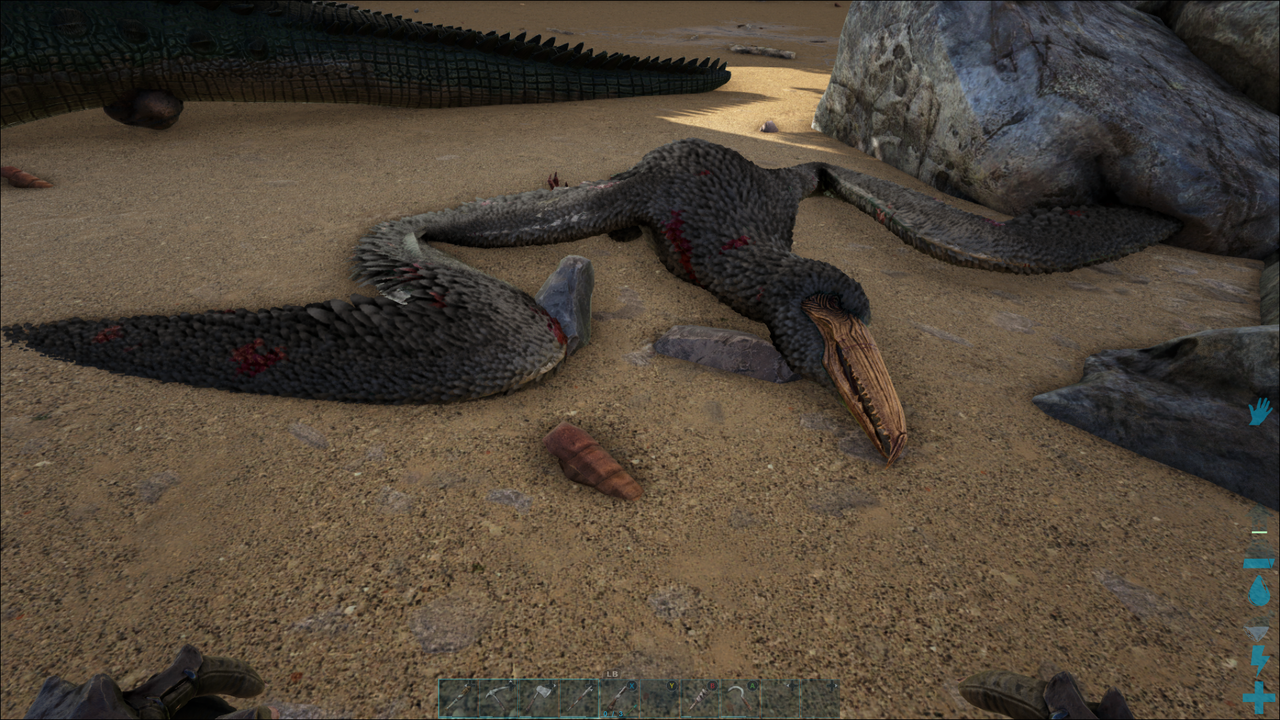The image size is (1280, 720).
Task: Click the X button badge on the rifle slot
Action: coord(632,686)
